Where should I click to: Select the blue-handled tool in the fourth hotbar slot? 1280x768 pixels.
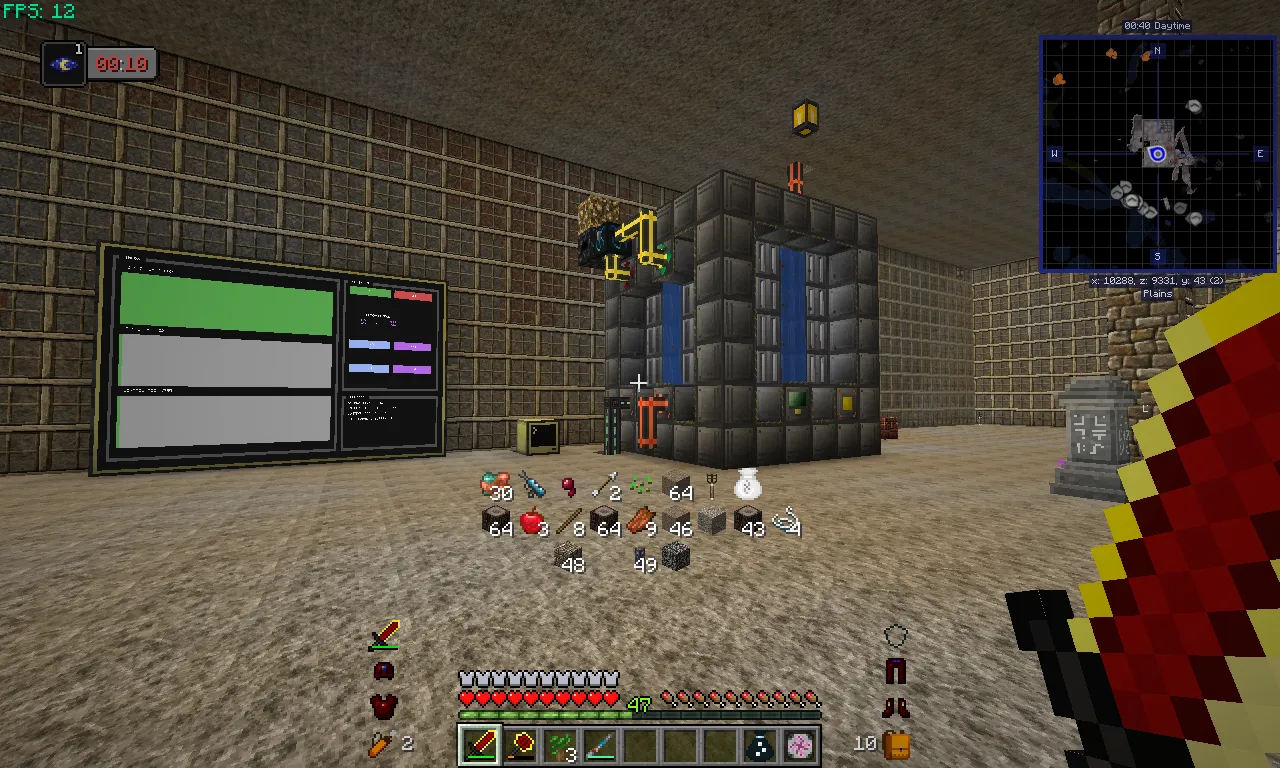tap(600, 744)
